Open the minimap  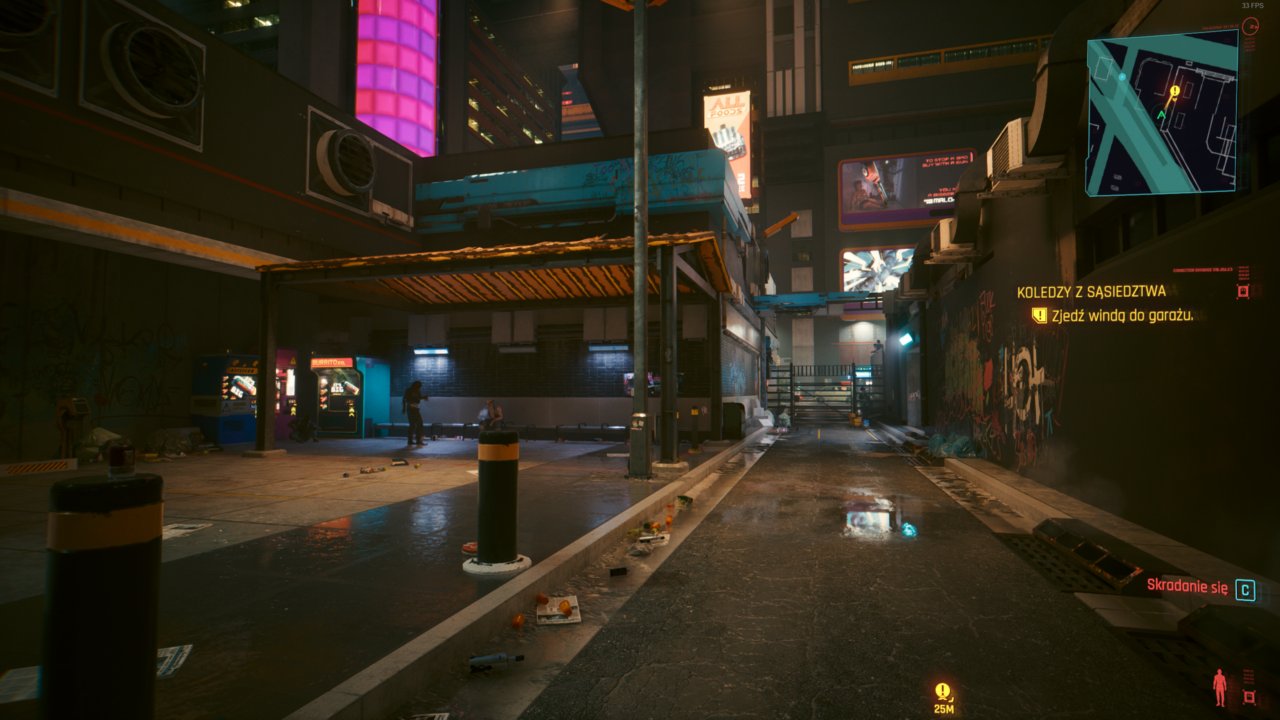coord(1162,112)
